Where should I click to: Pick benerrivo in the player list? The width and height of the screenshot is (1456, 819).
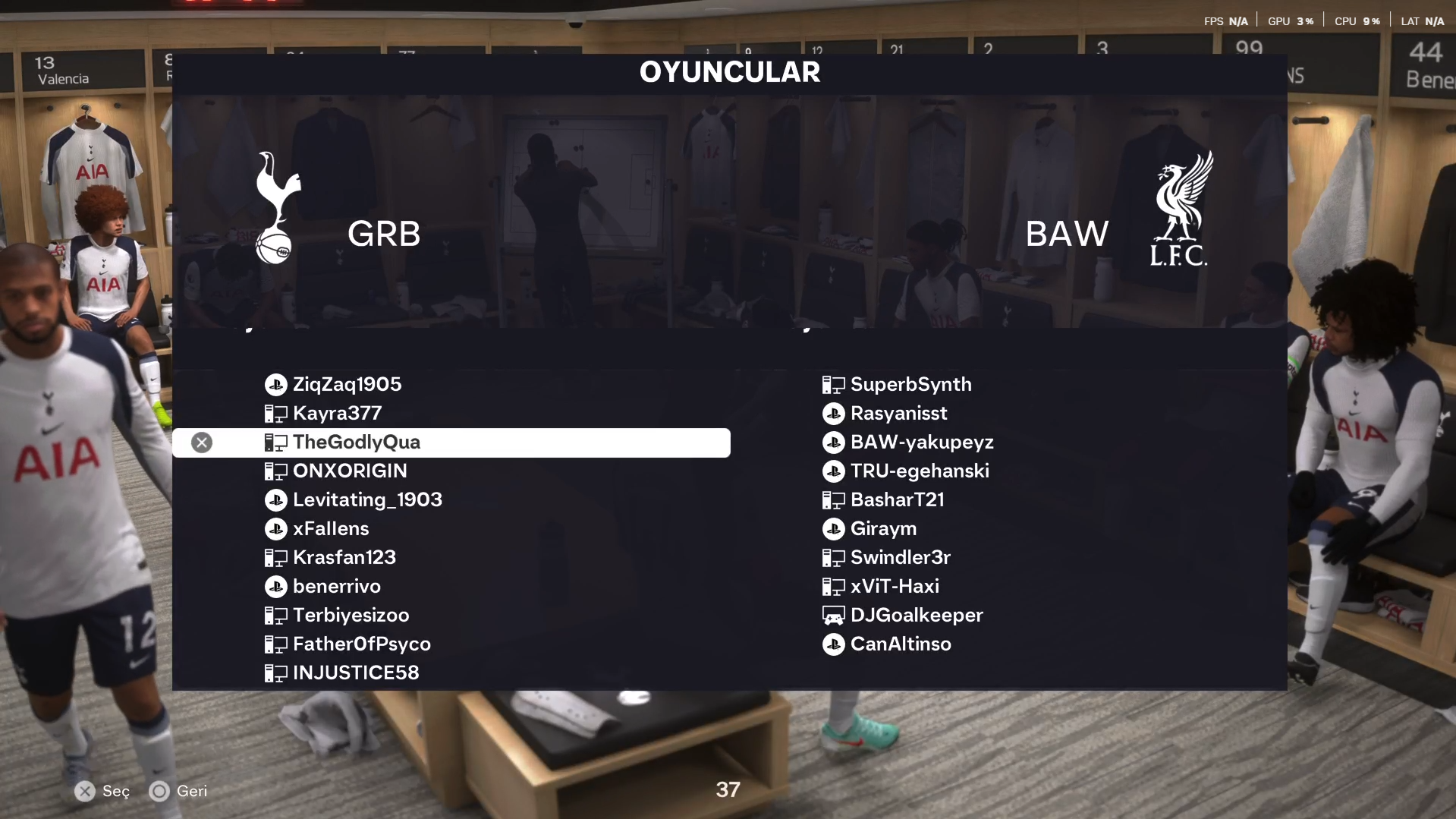(x=337, y=587)
